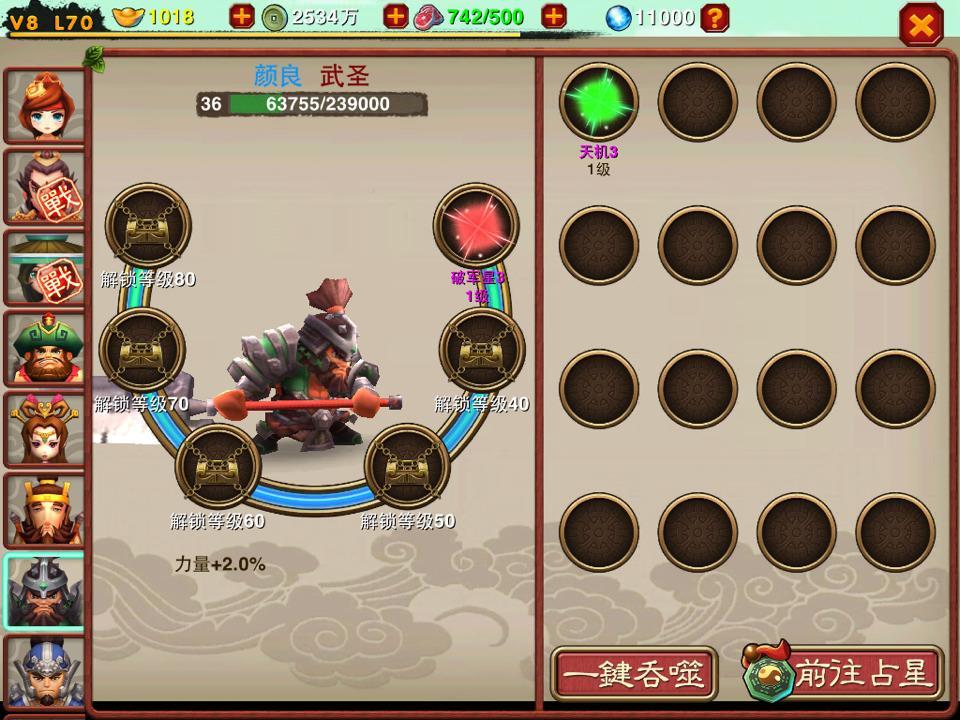Close the star panel with the X button

coord(920,24)
